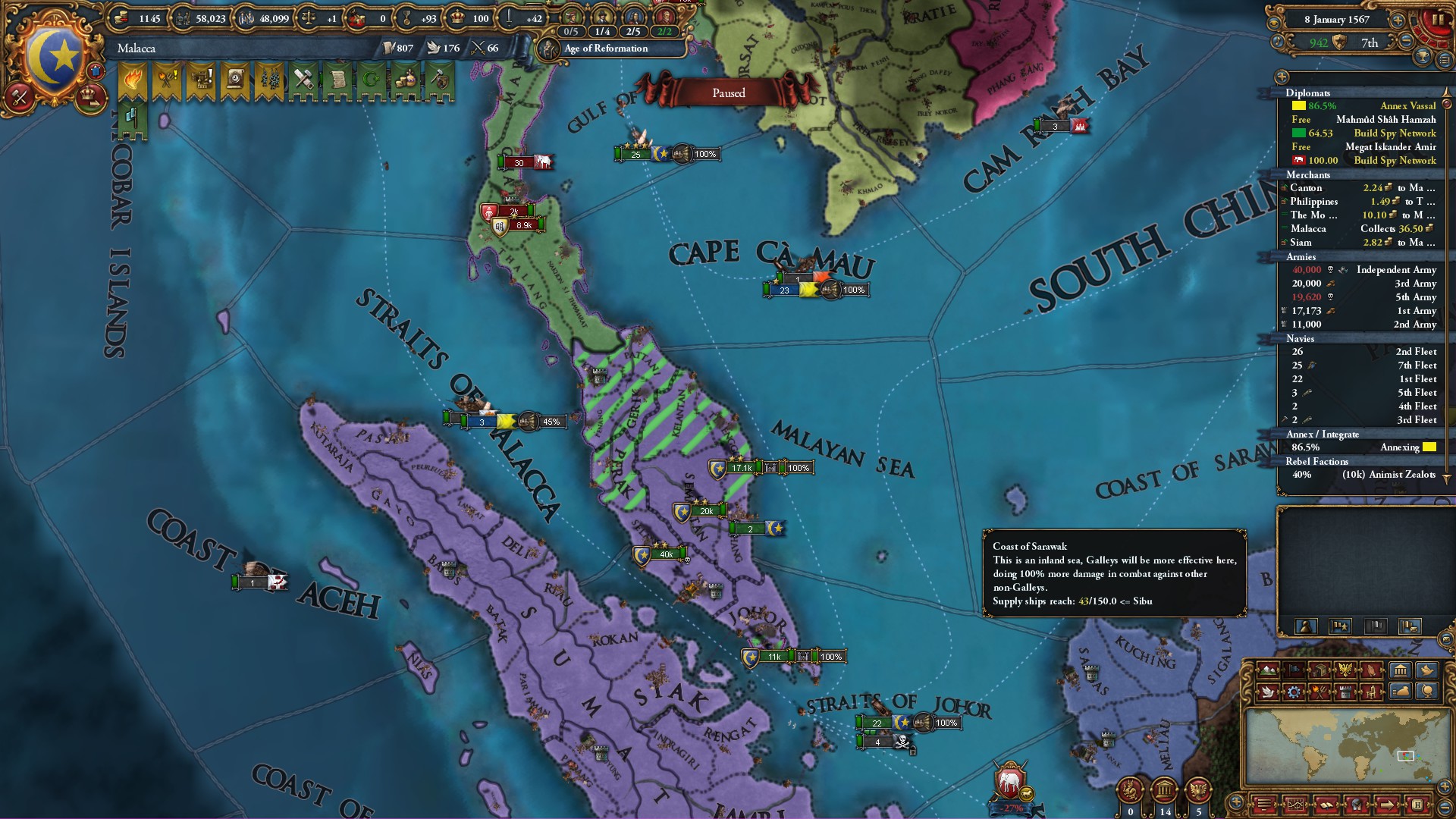Decrease game speed with the minus button
The image size is (1456, 819).
tap(1407, 42)
